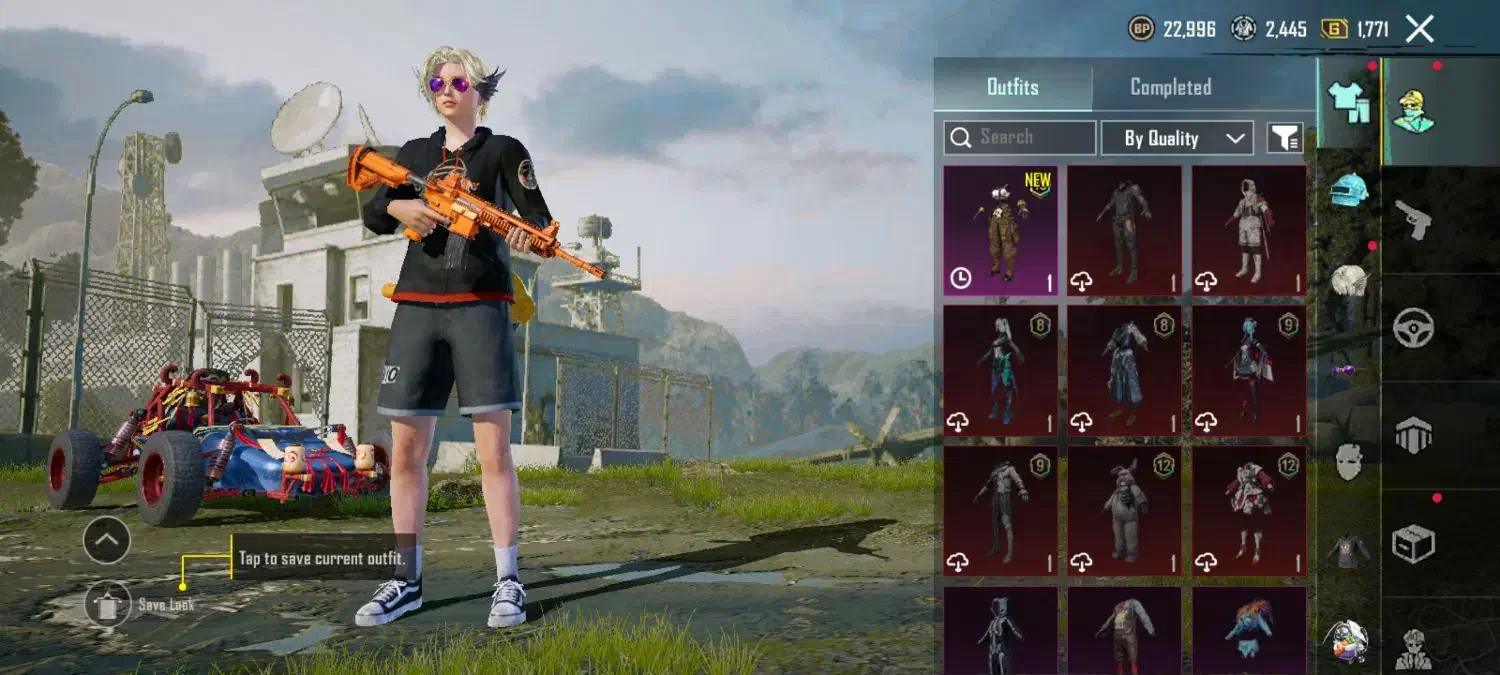Select the blue helmet category

pyautogui.click(x=1349, y=189)
